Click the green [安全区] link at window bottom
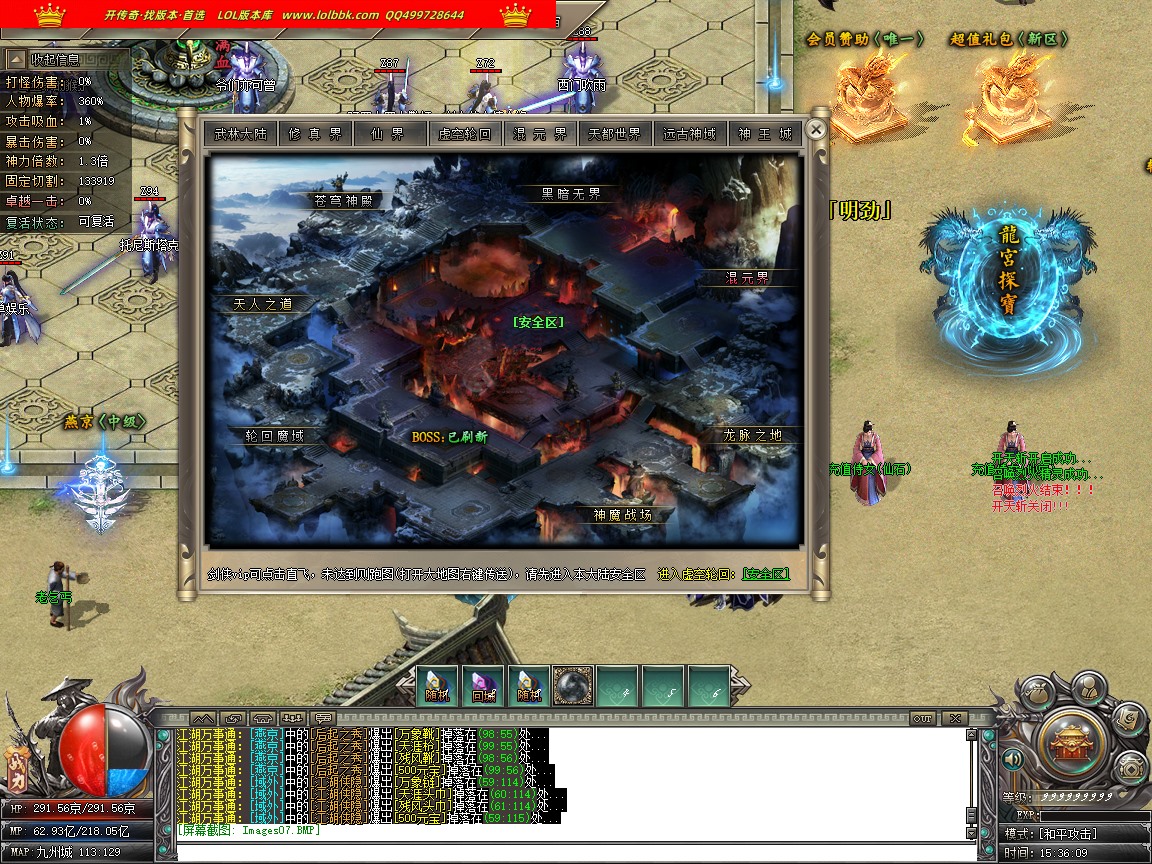Image resolution: width=1152 pixels, height=864 pixels. 765,574
